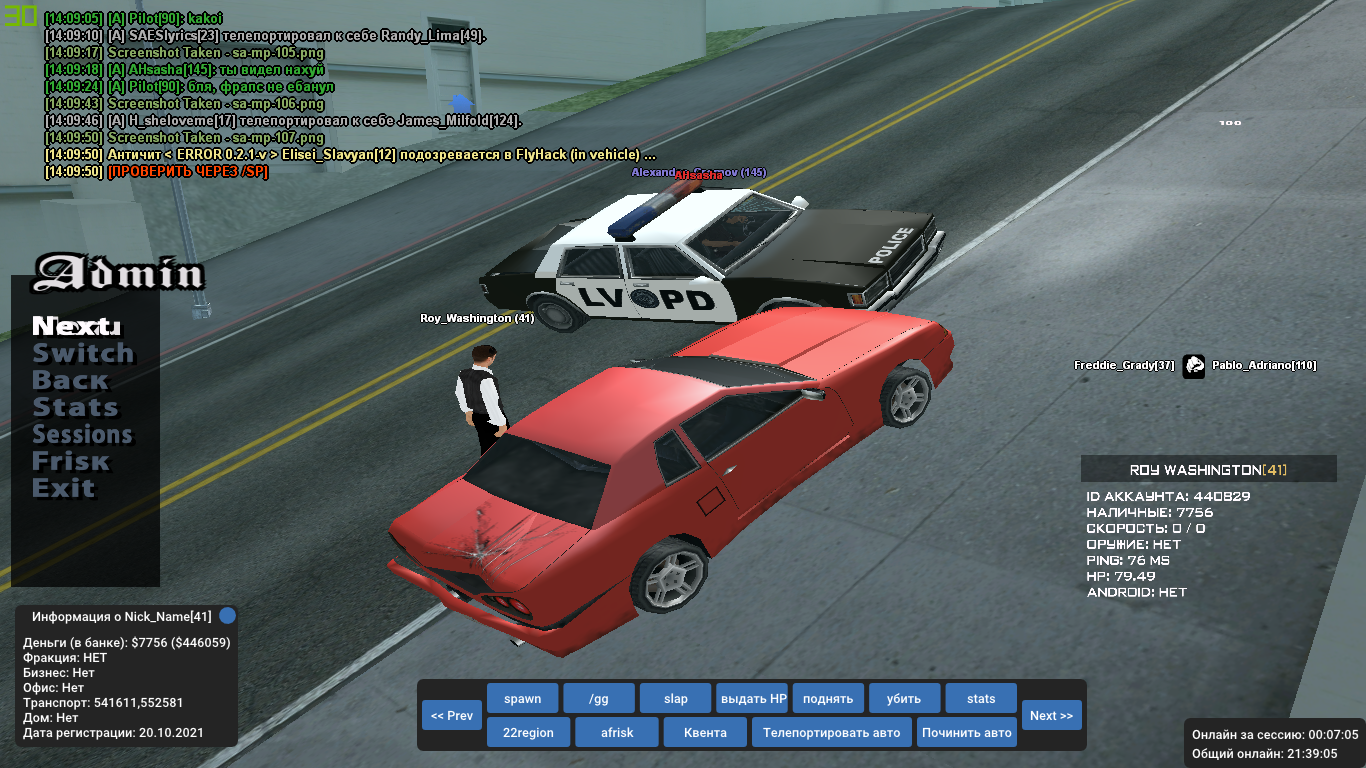1366x768 pixels.
Task: Select Next in the Admin menu
Action: (x=76, y=327)
